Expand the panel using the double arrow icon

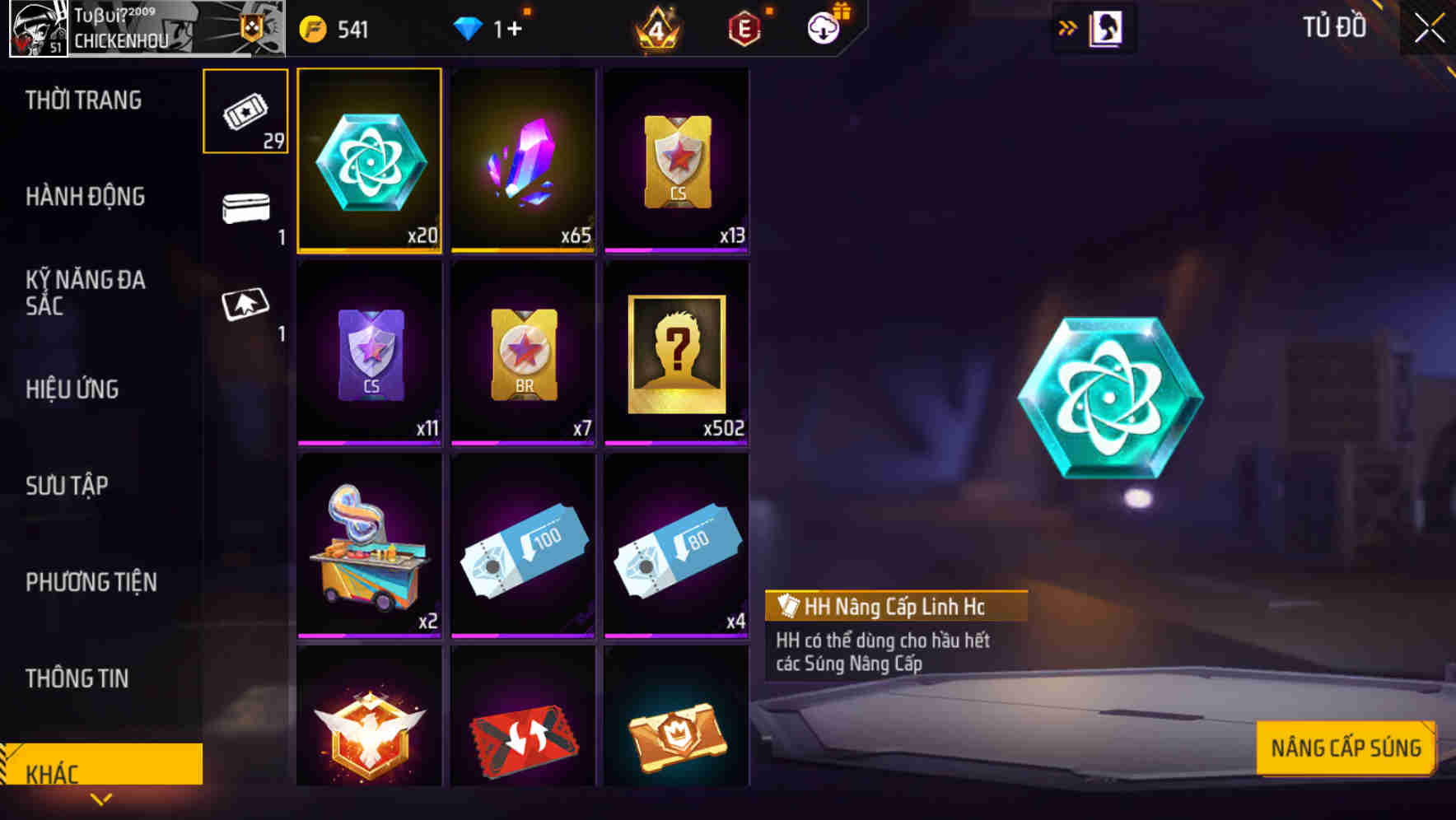[x=1068, y=27]
